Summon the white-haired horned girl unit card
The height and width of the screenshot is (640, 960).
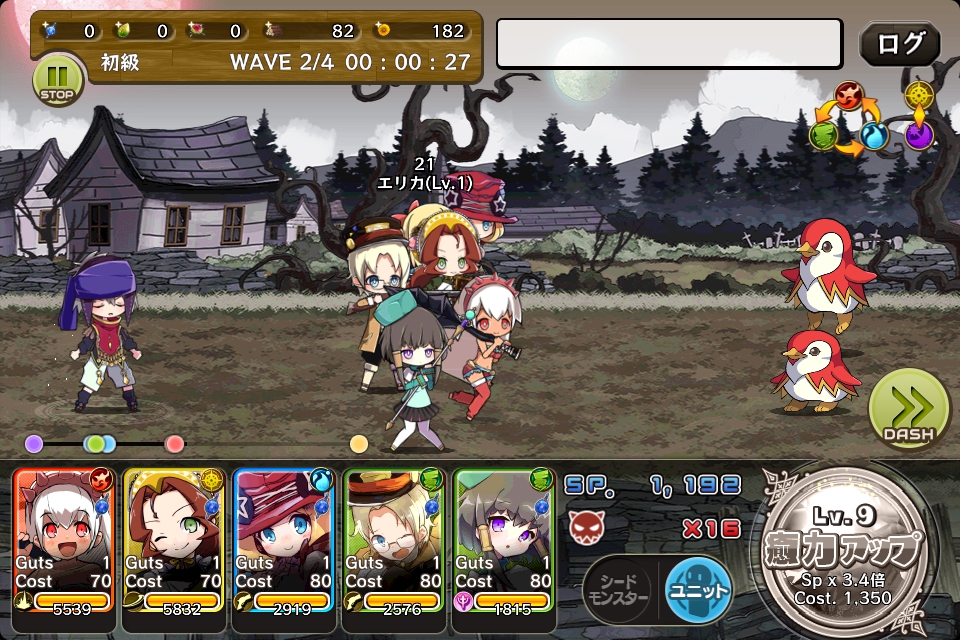coord(64,540)
